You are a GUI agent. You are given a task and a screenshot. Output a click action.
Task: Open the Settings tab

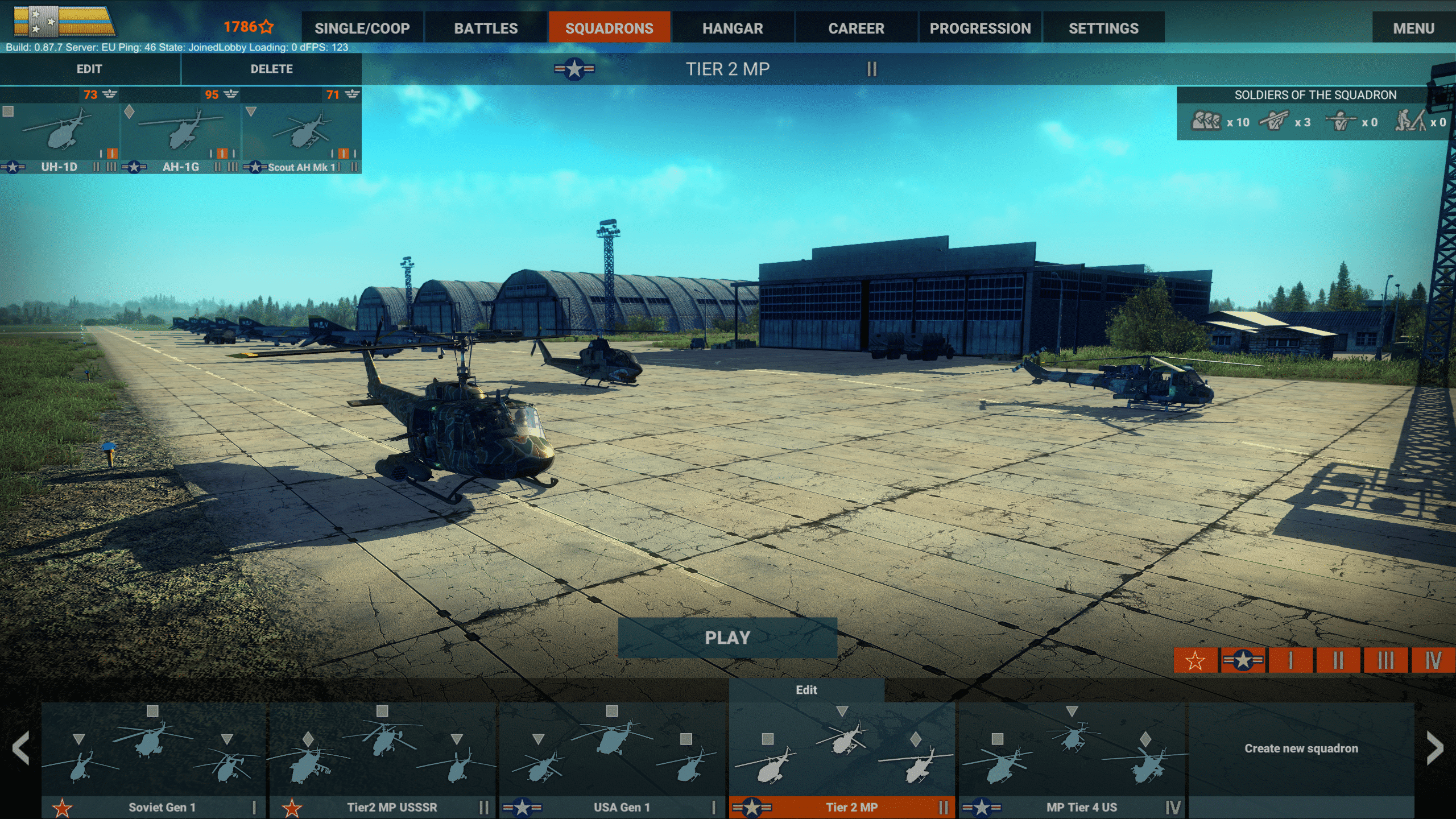pyautogui.click(x=1103, y=28)
